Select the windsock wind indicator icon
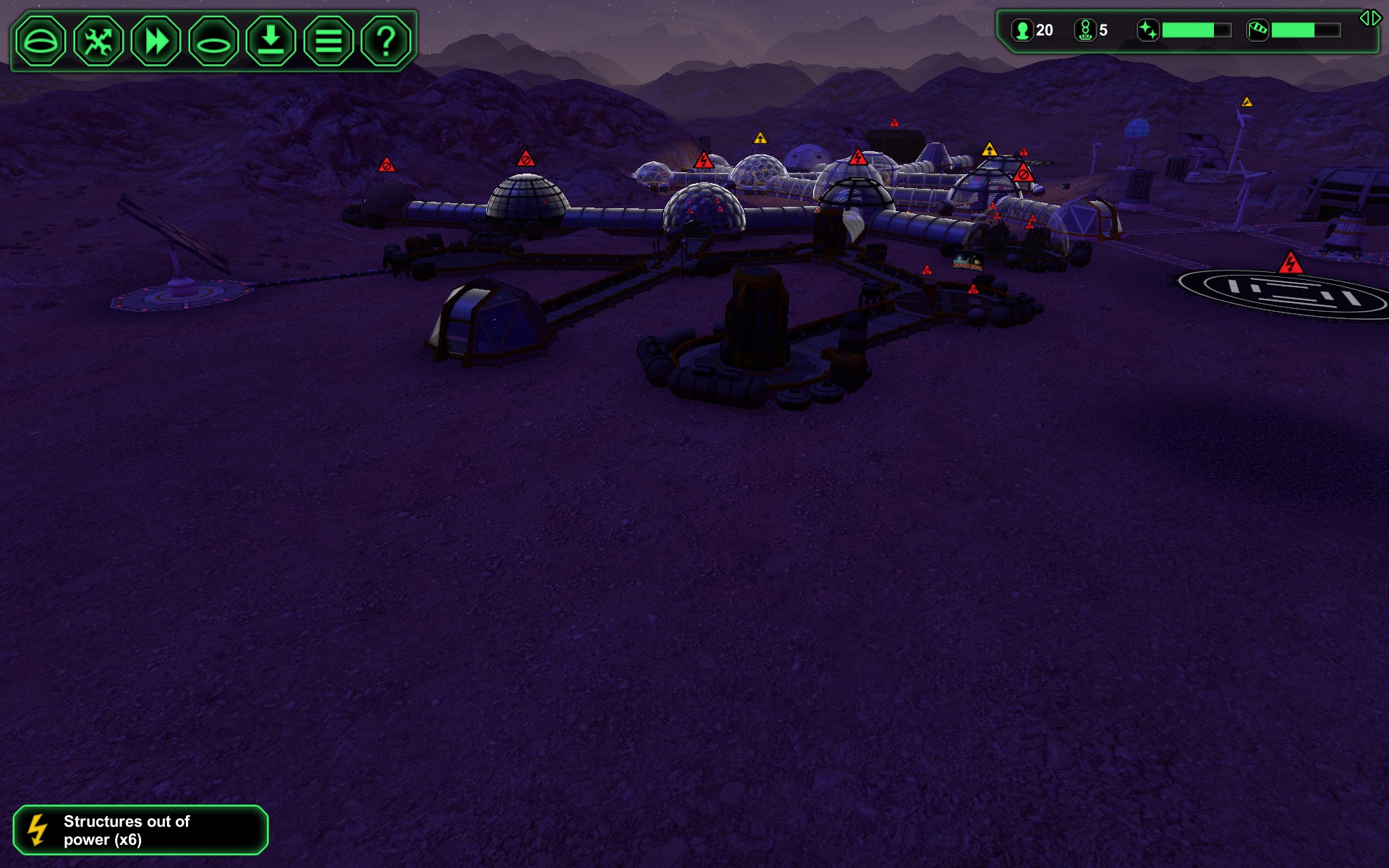1389x868 pixels. point(1257,30)
